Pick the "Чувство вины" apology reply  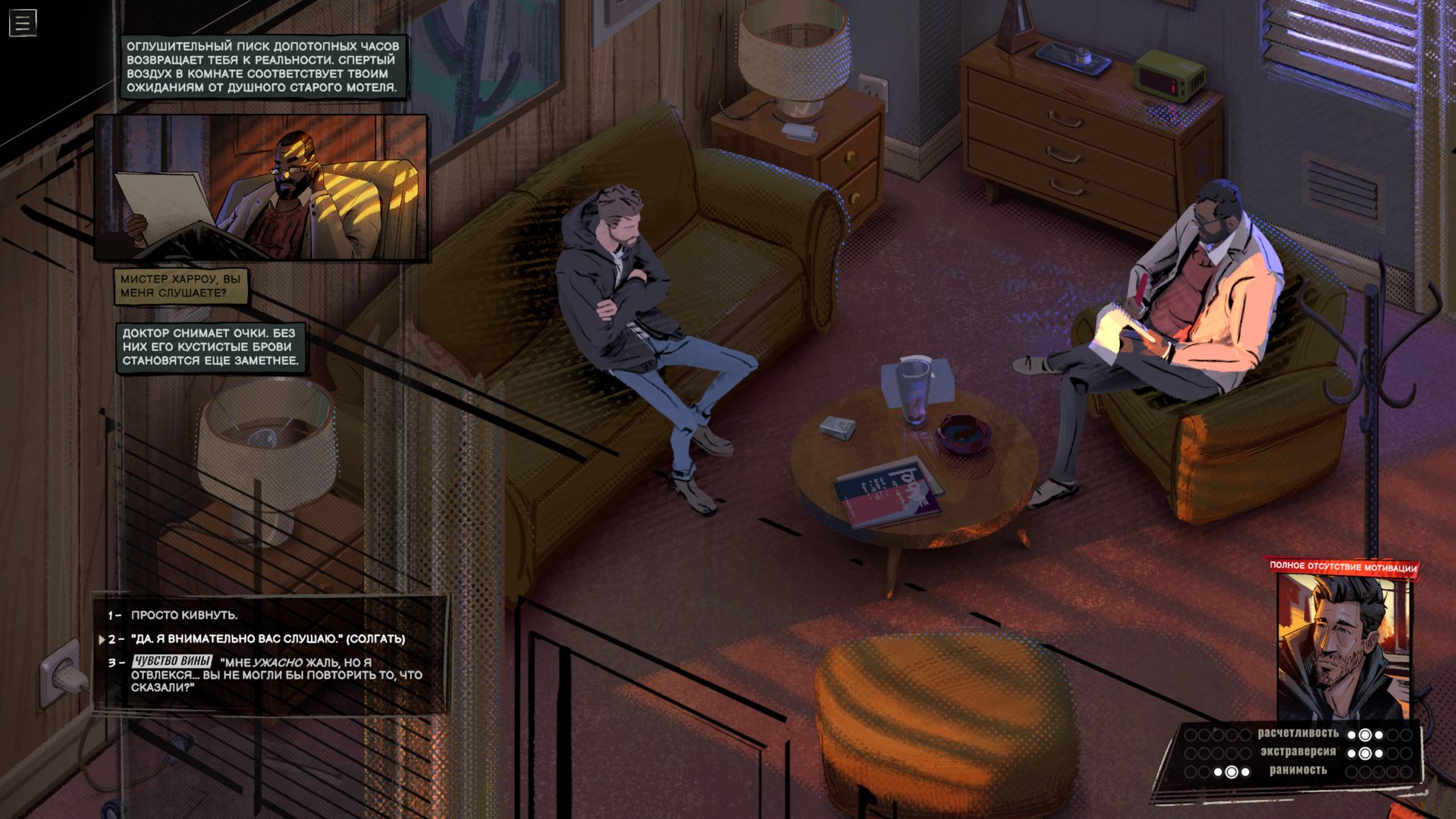point(276,674)
